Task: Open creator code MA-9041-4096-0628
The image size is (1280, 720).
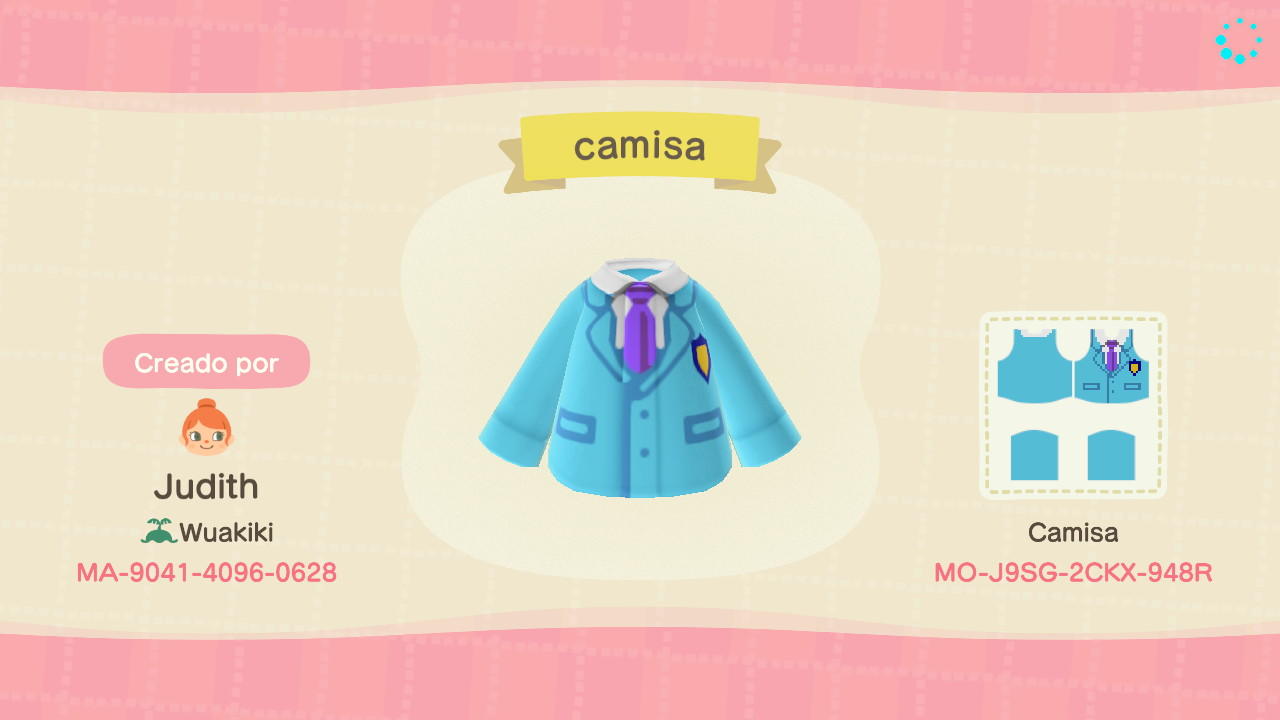Action: click(x=206, y=573)
